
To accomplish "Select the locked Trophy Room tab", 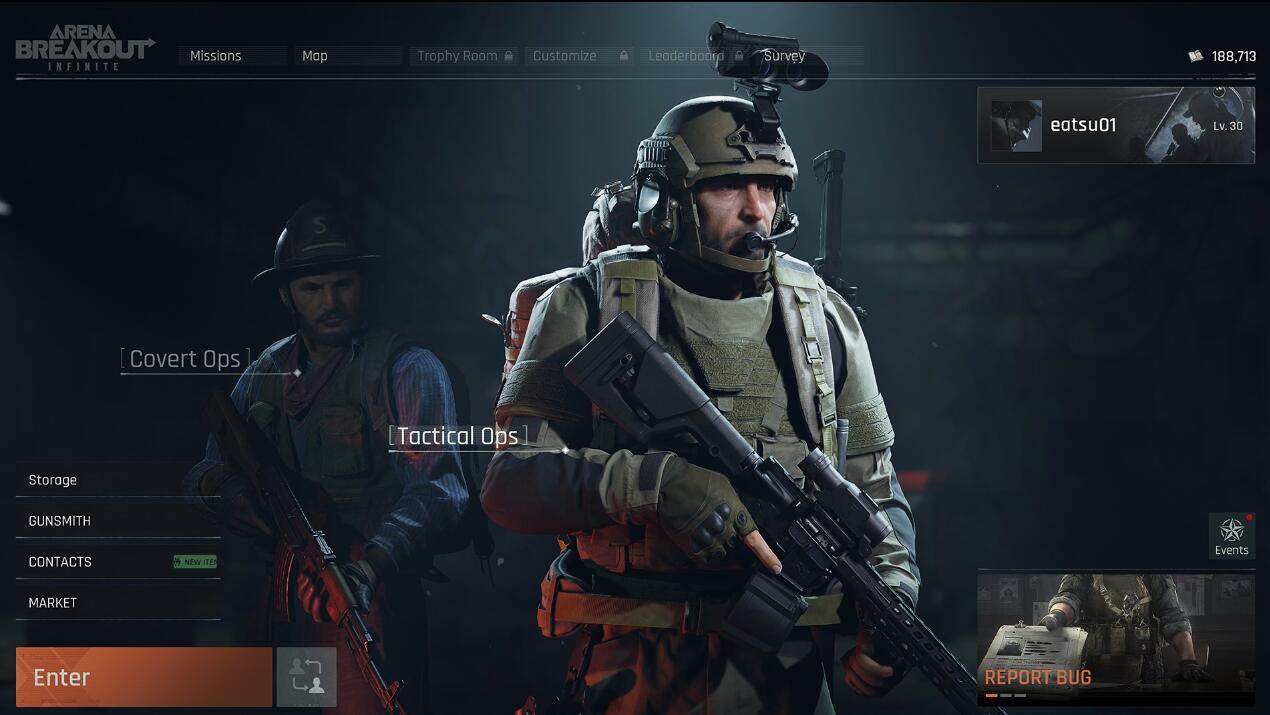I will [464, 56].
